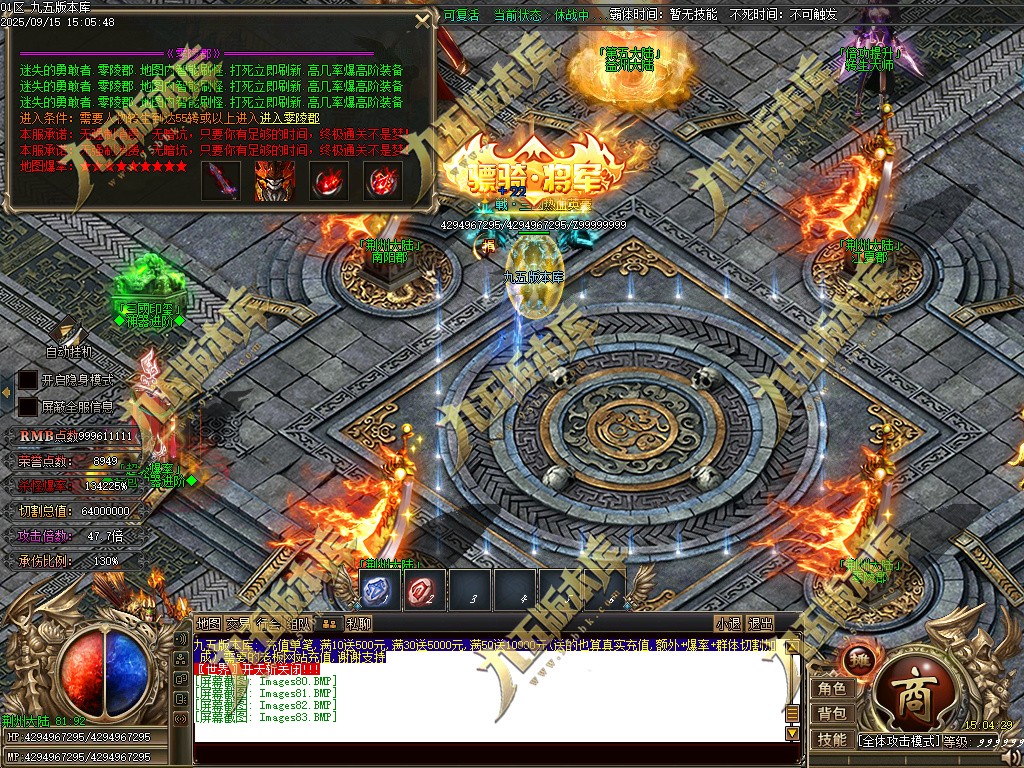Toggle the 开启隐身模式 checkbox
1024x768 pixels.
click(27, 380)
